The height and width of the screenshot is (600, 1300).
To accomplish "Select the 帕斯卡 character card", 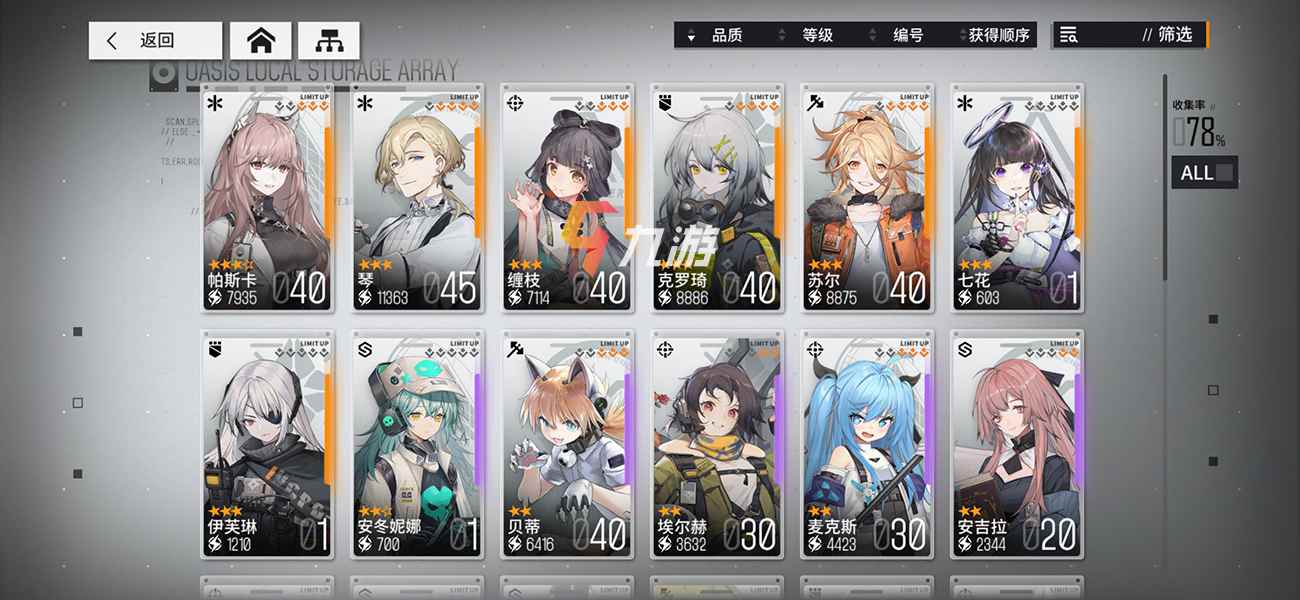I will click(266, 198).
